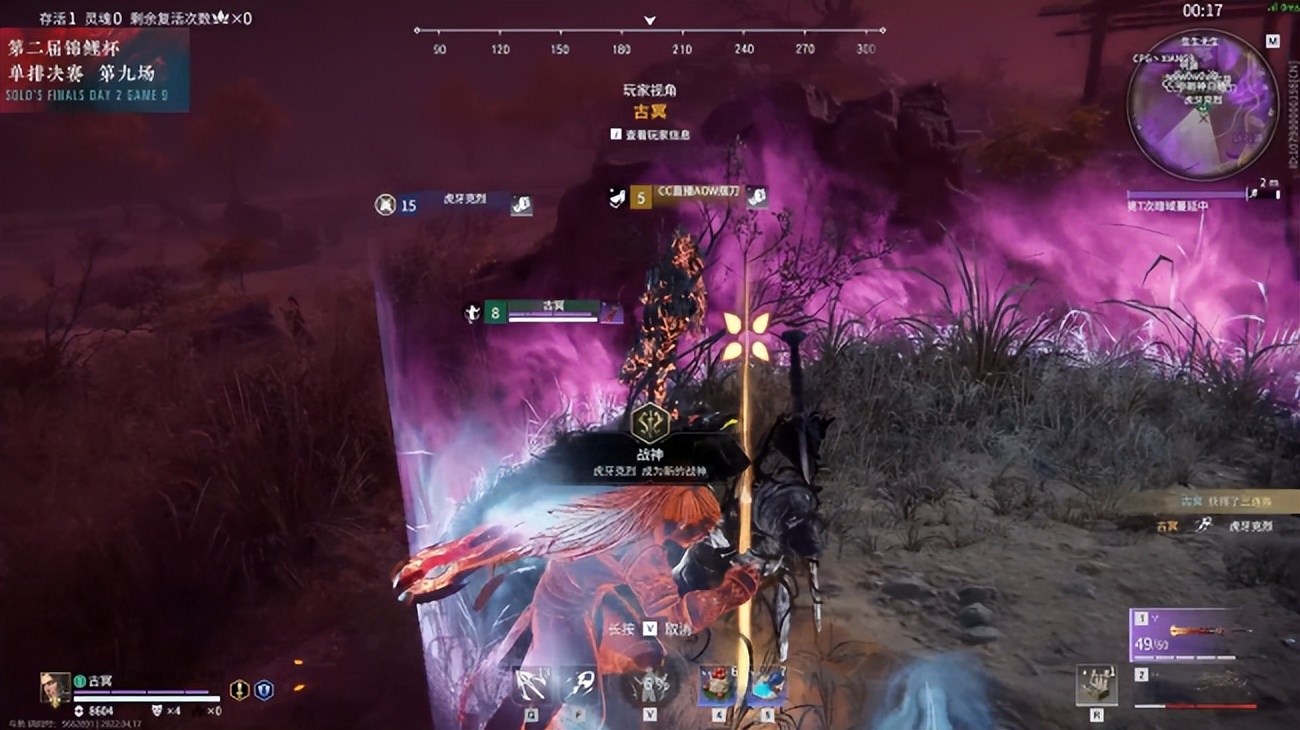Select the blue shield buff icon
1300x730 pixels.
click(x=264, y=689)
